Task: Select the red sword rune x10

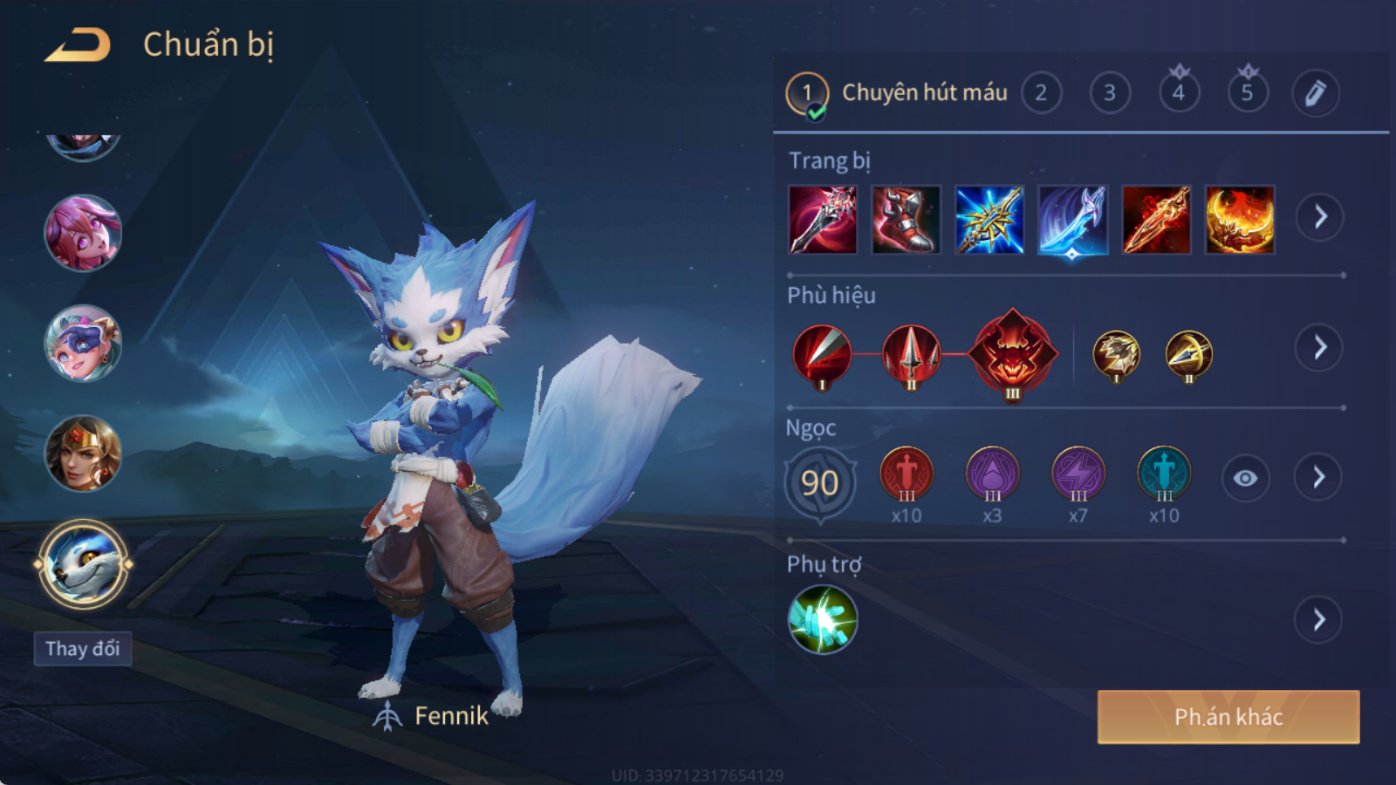Action: point(906,474)
